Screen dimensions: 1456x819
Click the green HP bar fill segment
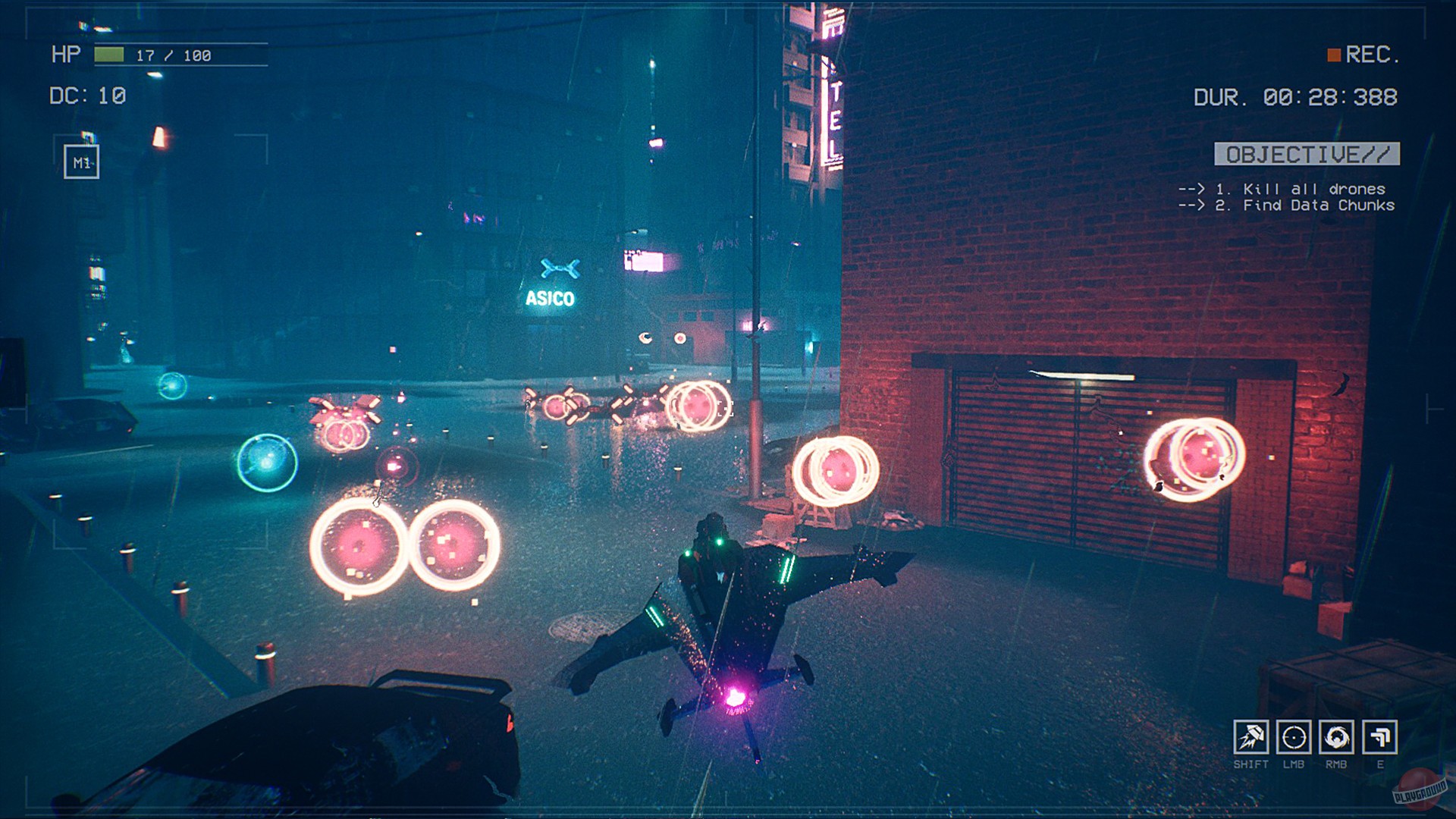point(108,54)
